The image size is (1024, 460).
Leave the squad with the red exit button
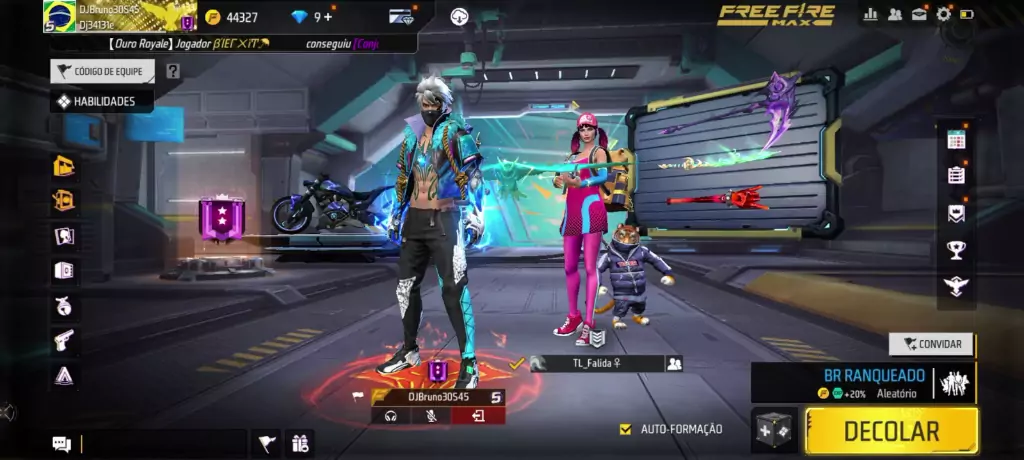(x=478, y=416)
